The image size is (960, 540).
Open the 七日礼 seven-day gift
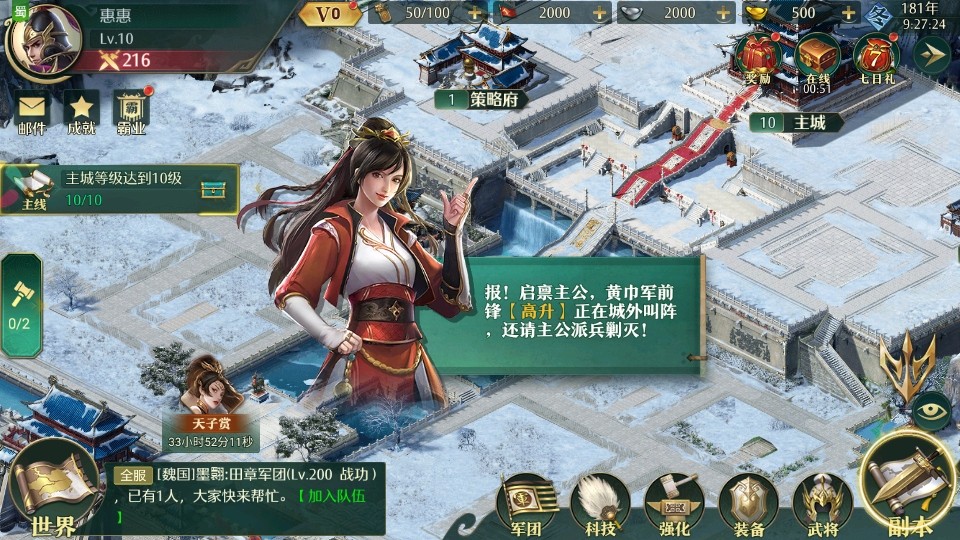point(875,55)
